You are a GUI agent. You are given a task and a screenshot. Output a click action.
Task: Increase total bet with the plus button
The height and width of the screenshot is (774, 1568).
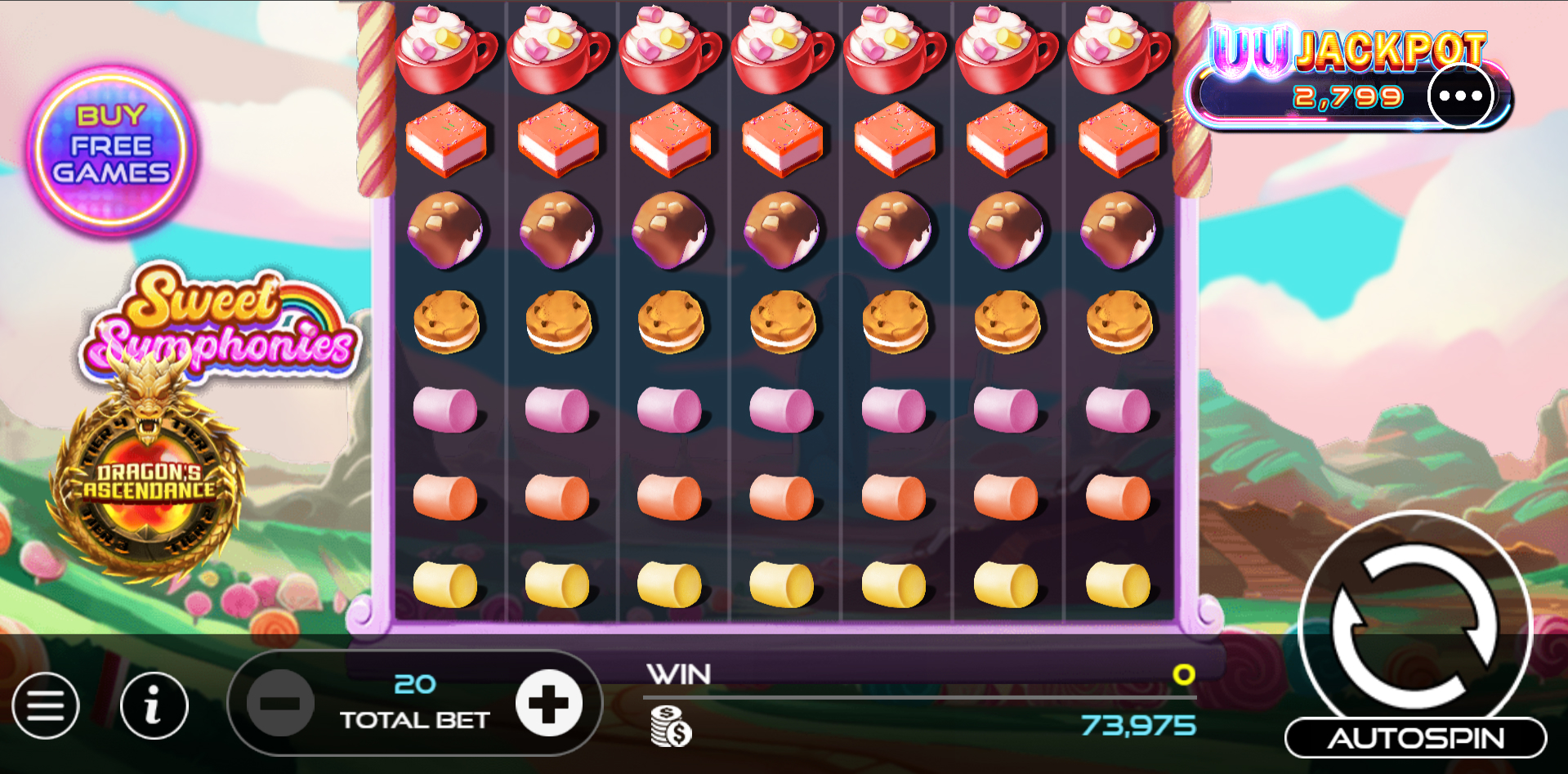549,703
